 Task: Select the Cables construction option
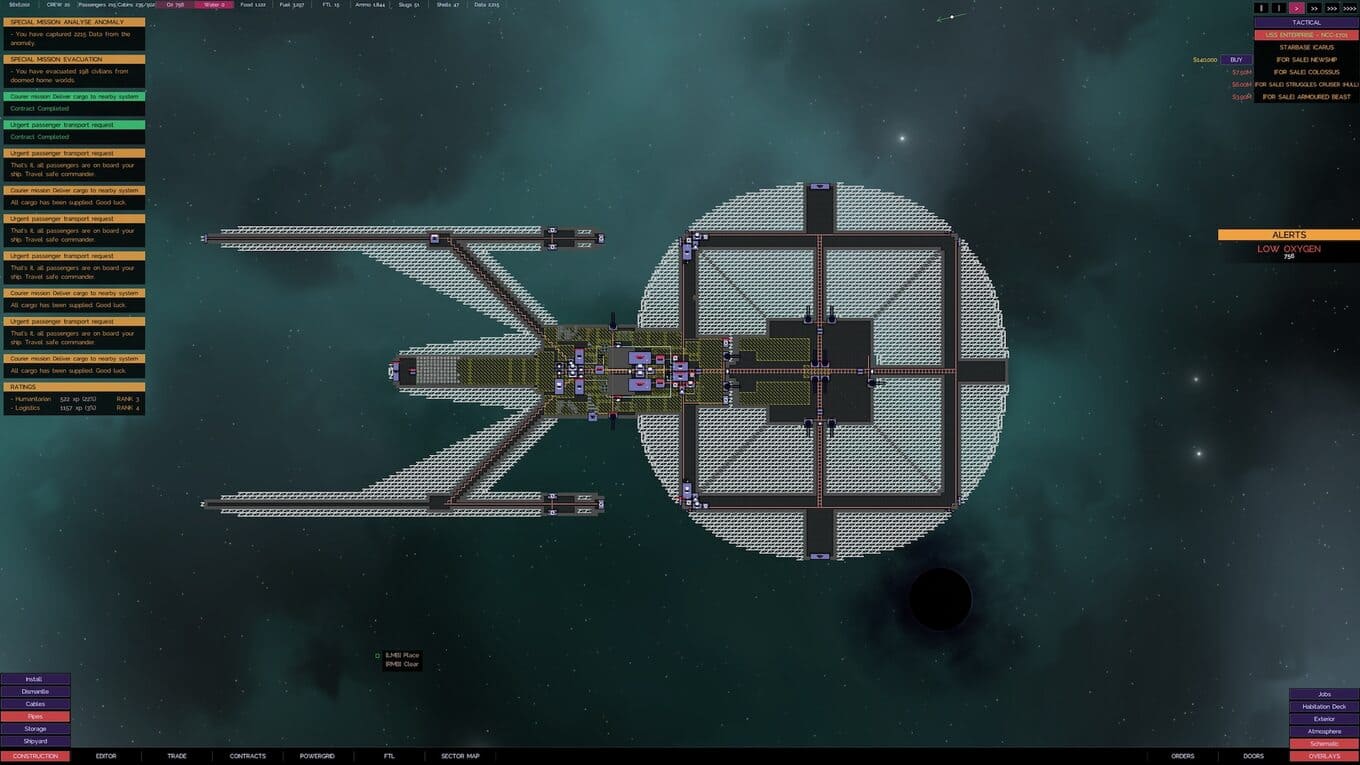point(35,704)
